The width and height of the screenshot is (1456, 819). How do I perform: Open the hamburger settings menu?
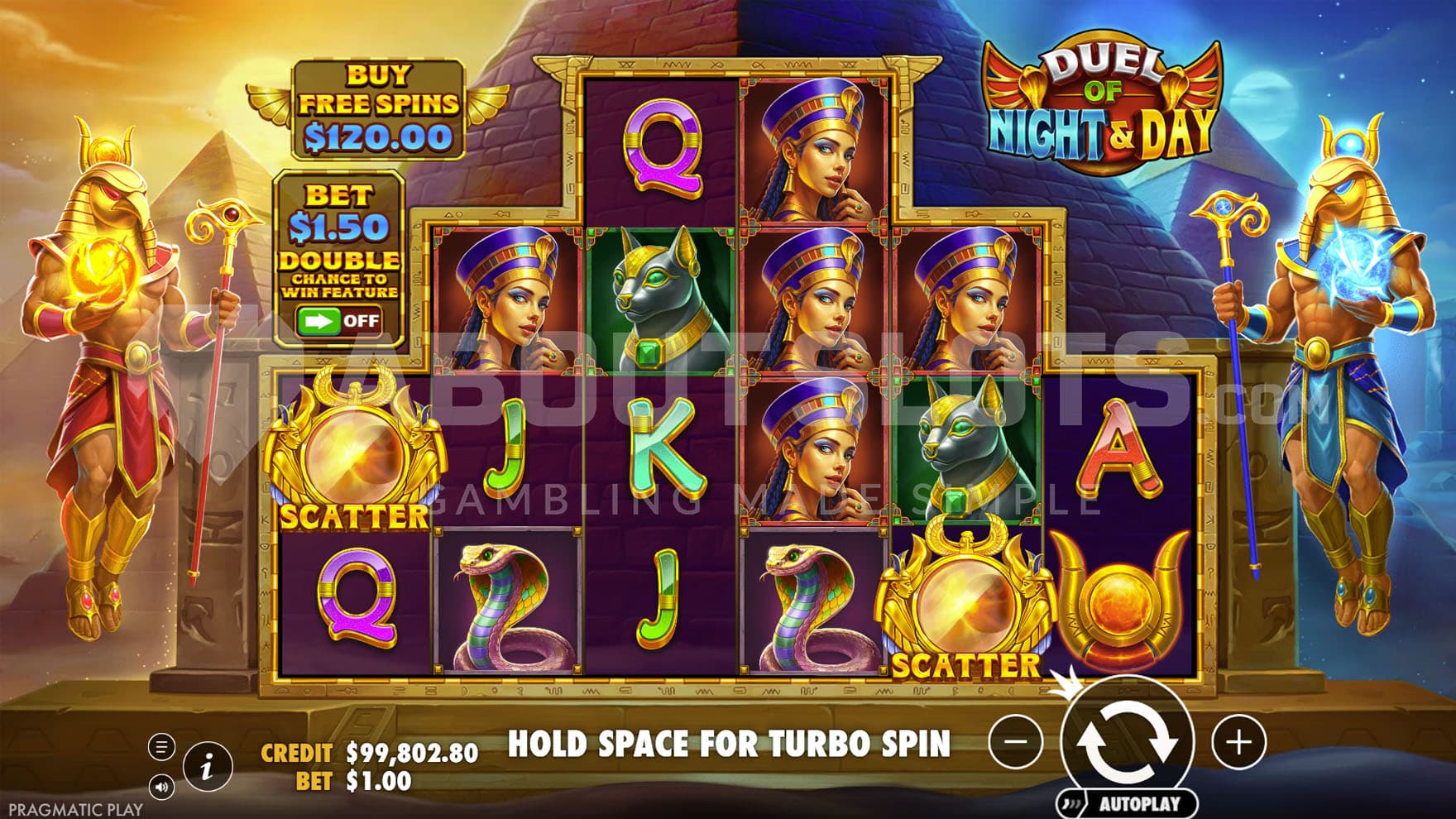tap(161, 747)
